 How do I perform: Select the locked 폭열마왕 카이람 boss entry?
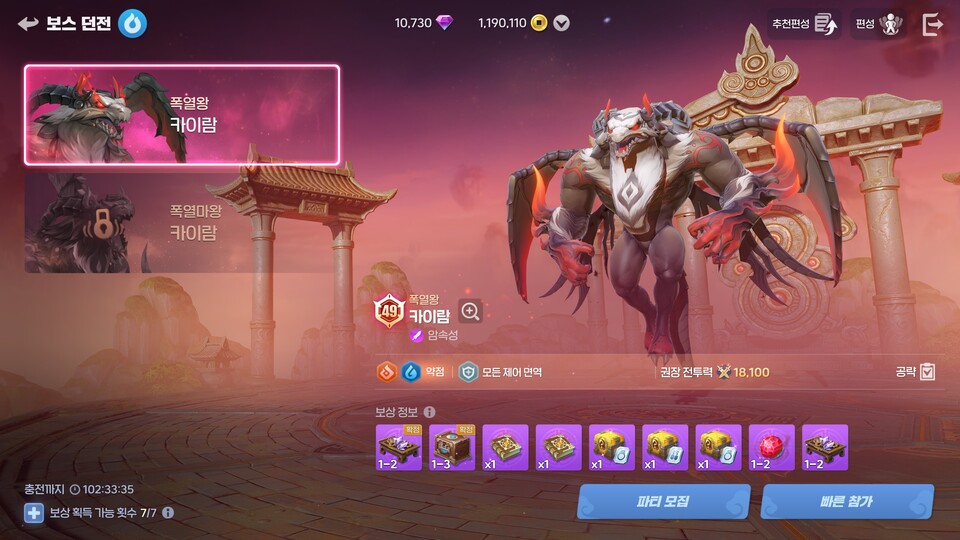(x=182, y=222)
